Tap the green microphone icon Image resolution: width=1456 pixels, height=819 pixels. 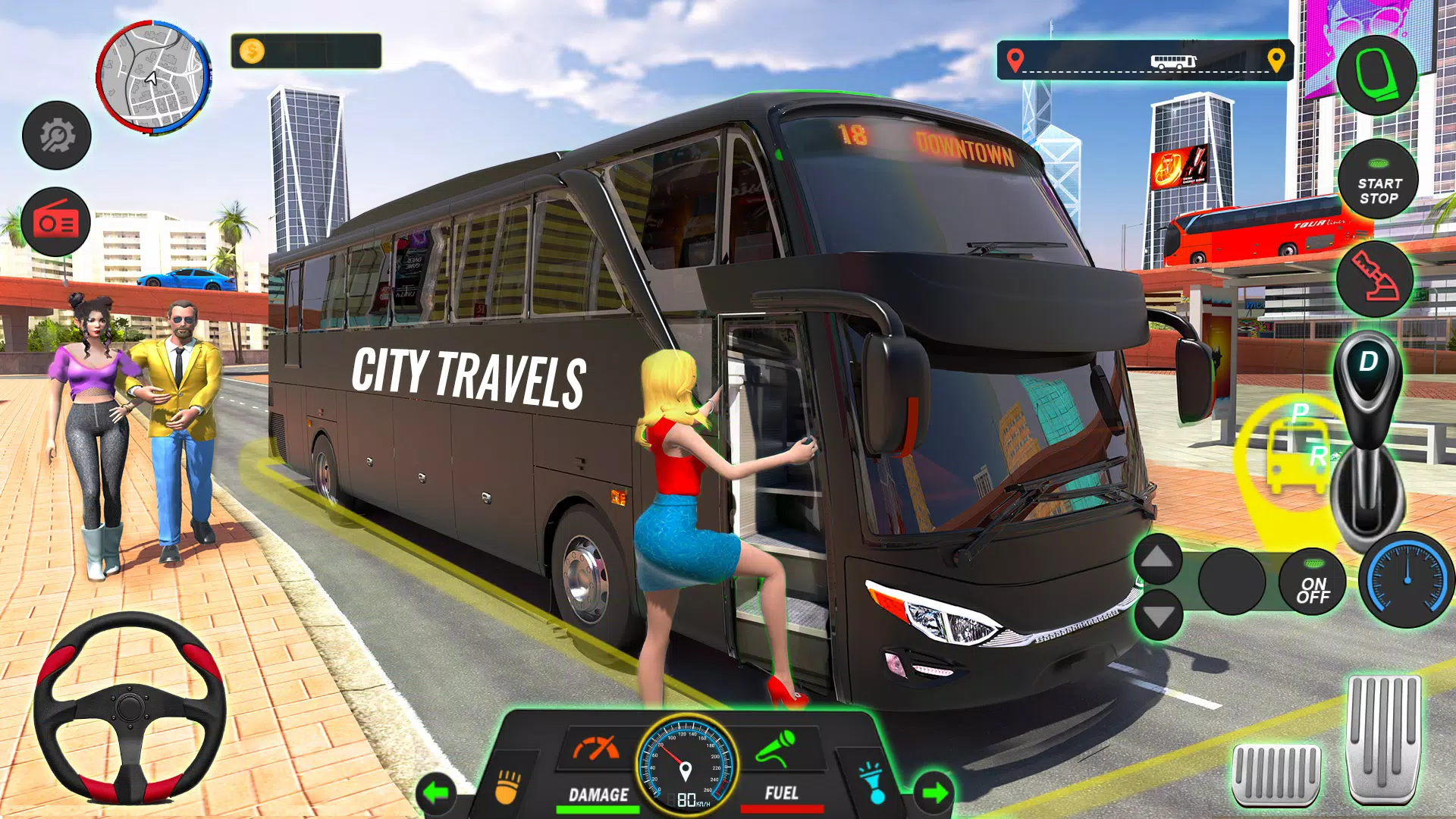(x=776, y=748)
